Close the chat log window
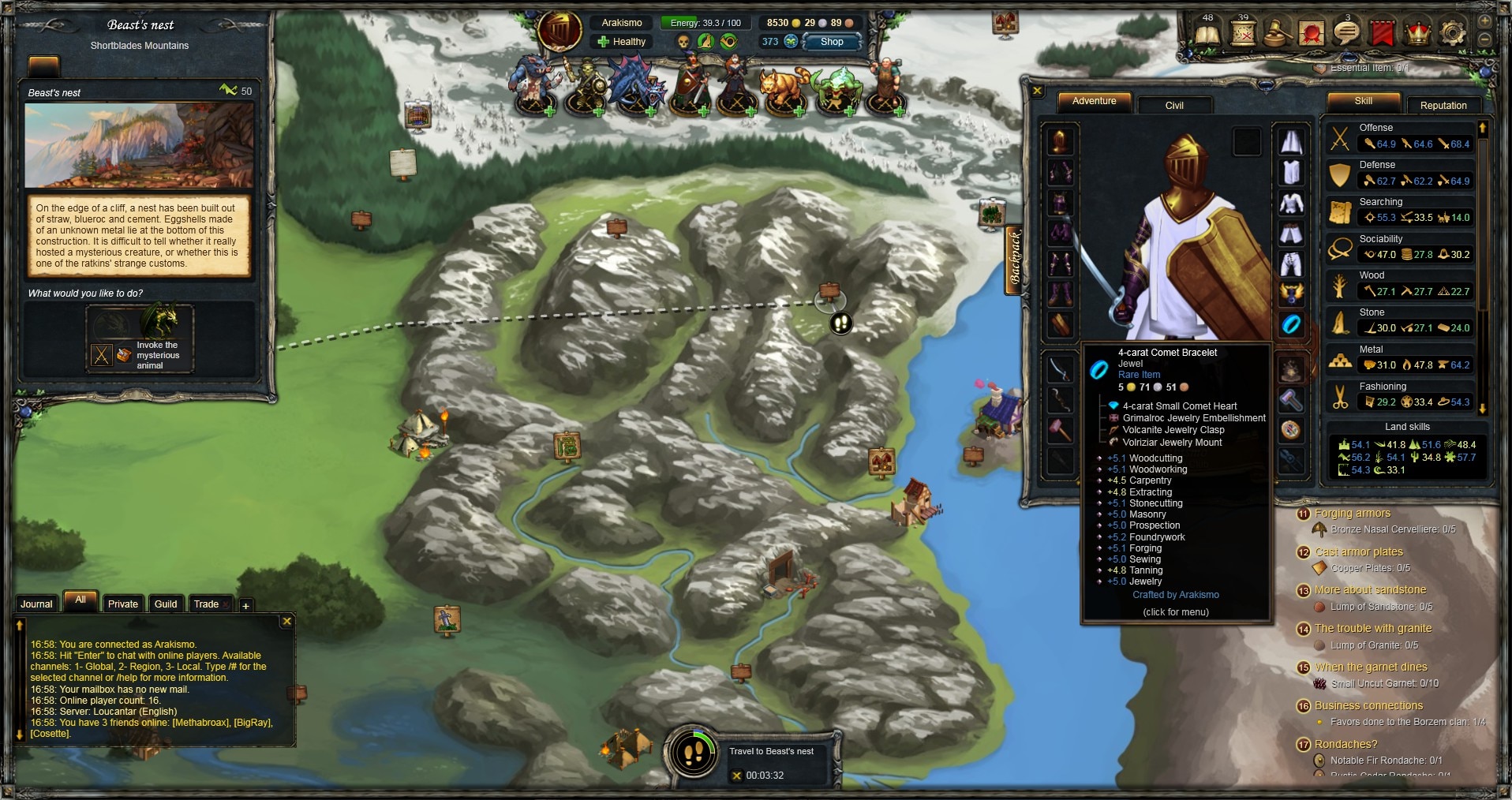The image size is (1512, 800). pyautogui.click(x=287, y=622)
